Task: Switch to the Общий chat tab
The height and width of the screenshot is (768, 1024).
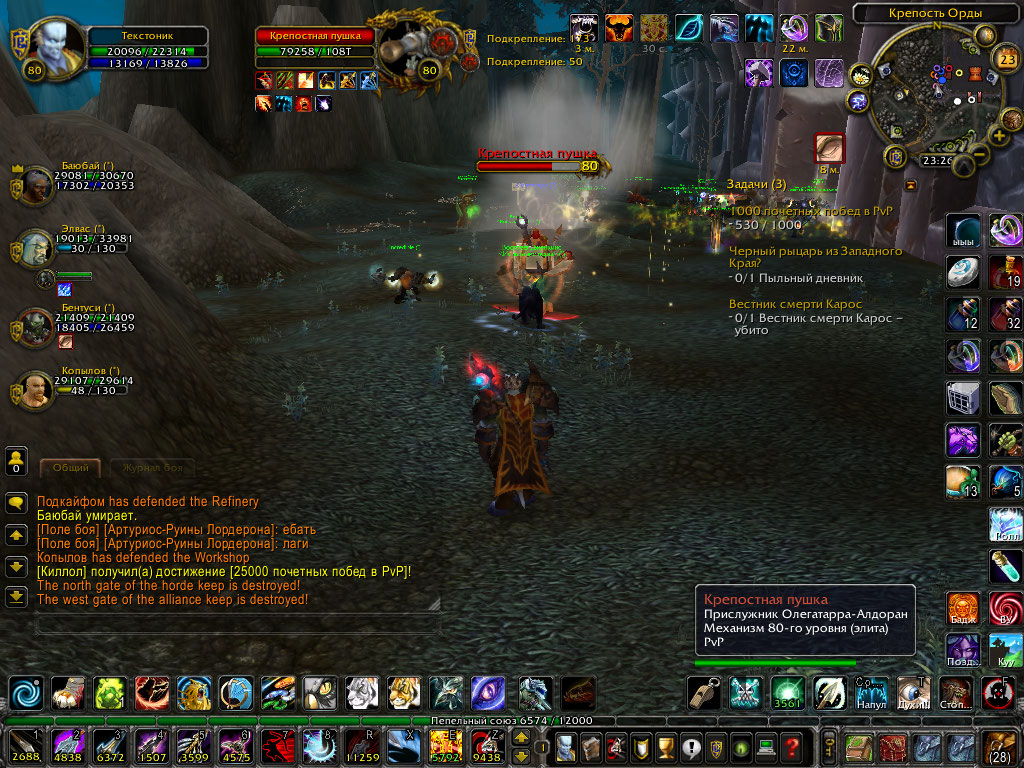Action: (70, 467)
